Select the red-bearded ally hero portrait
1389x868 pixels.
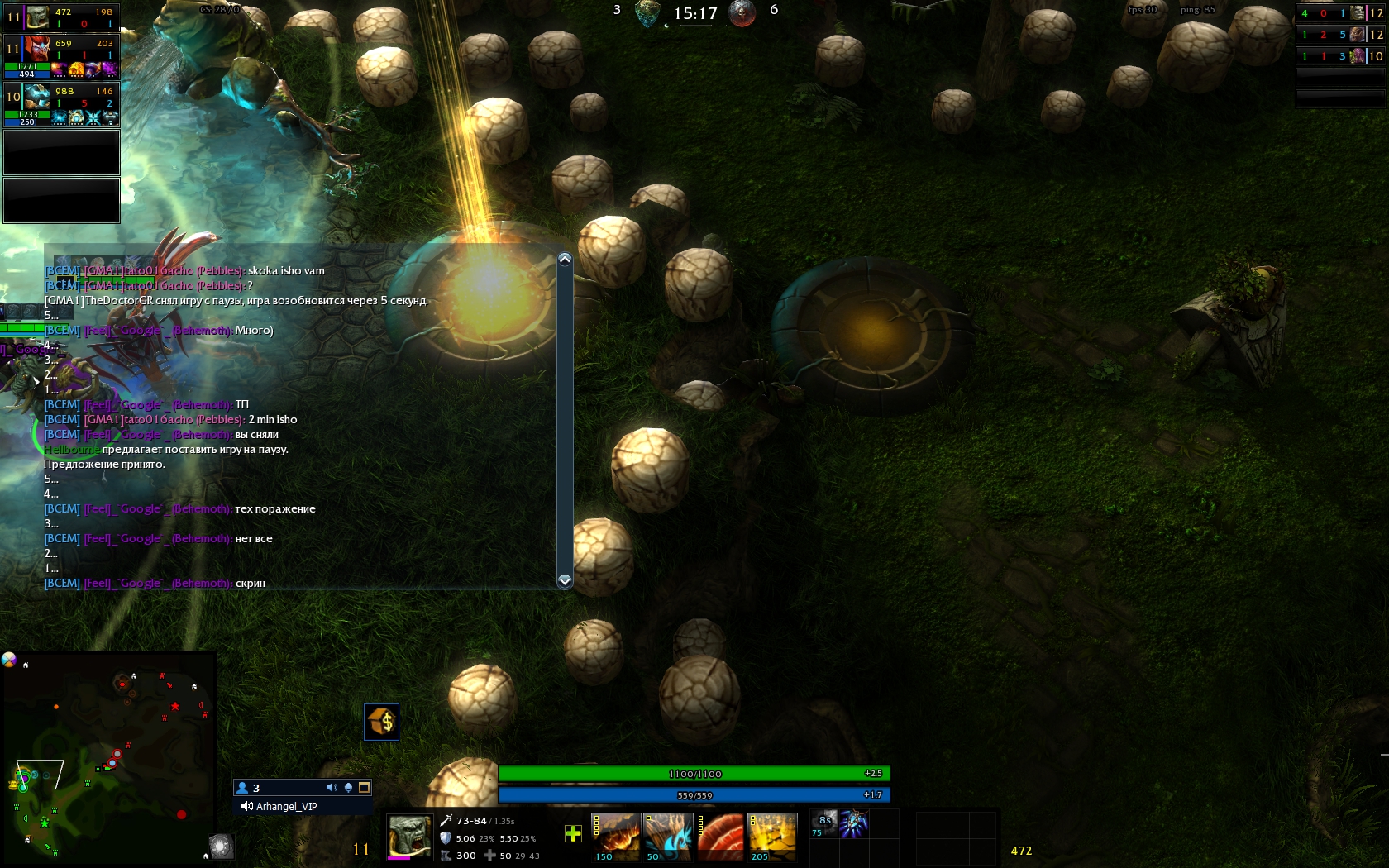click(37, 48)
